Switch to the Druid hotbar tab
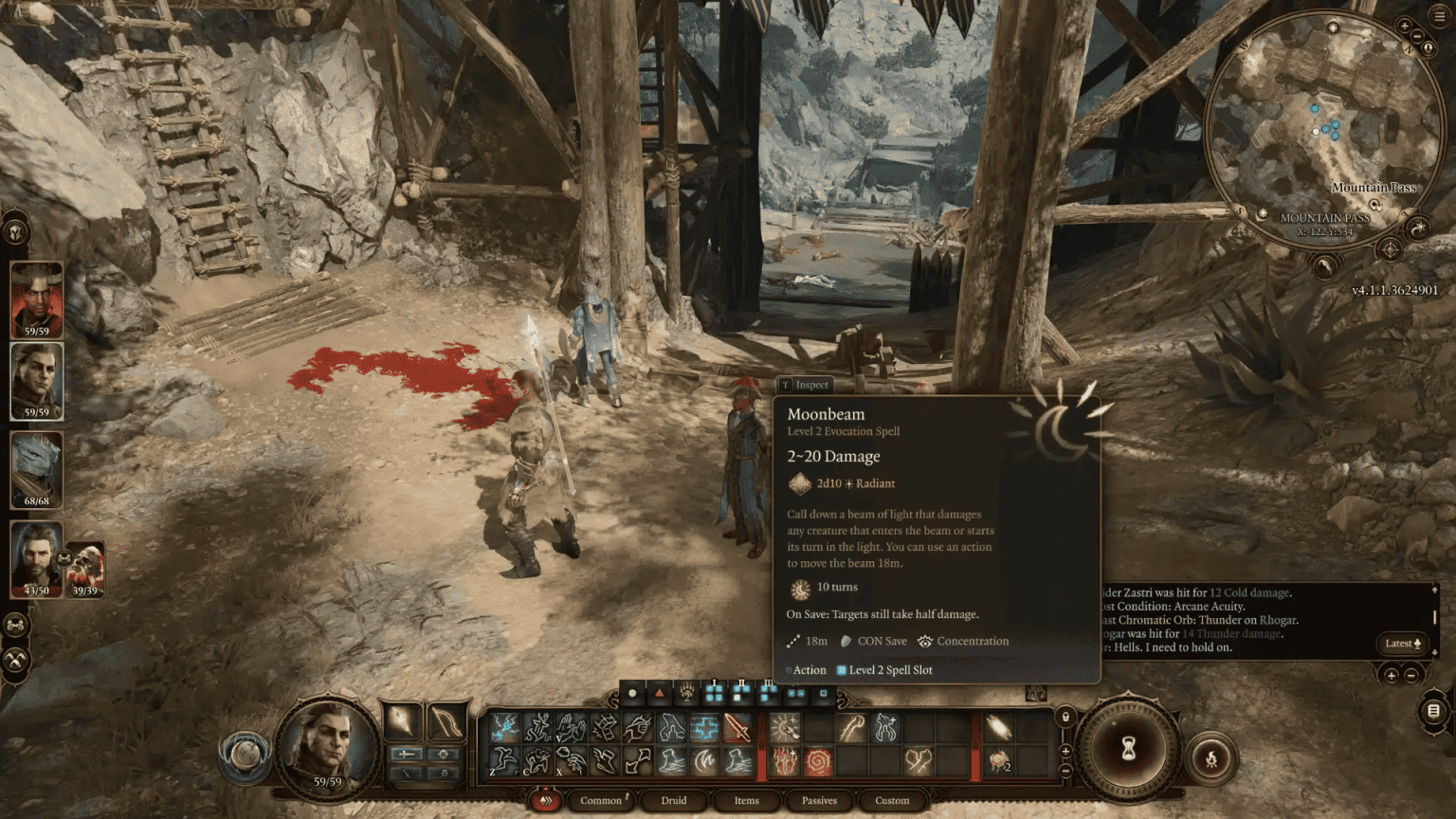The image size is (1456, 819). (x=673, y=801)
